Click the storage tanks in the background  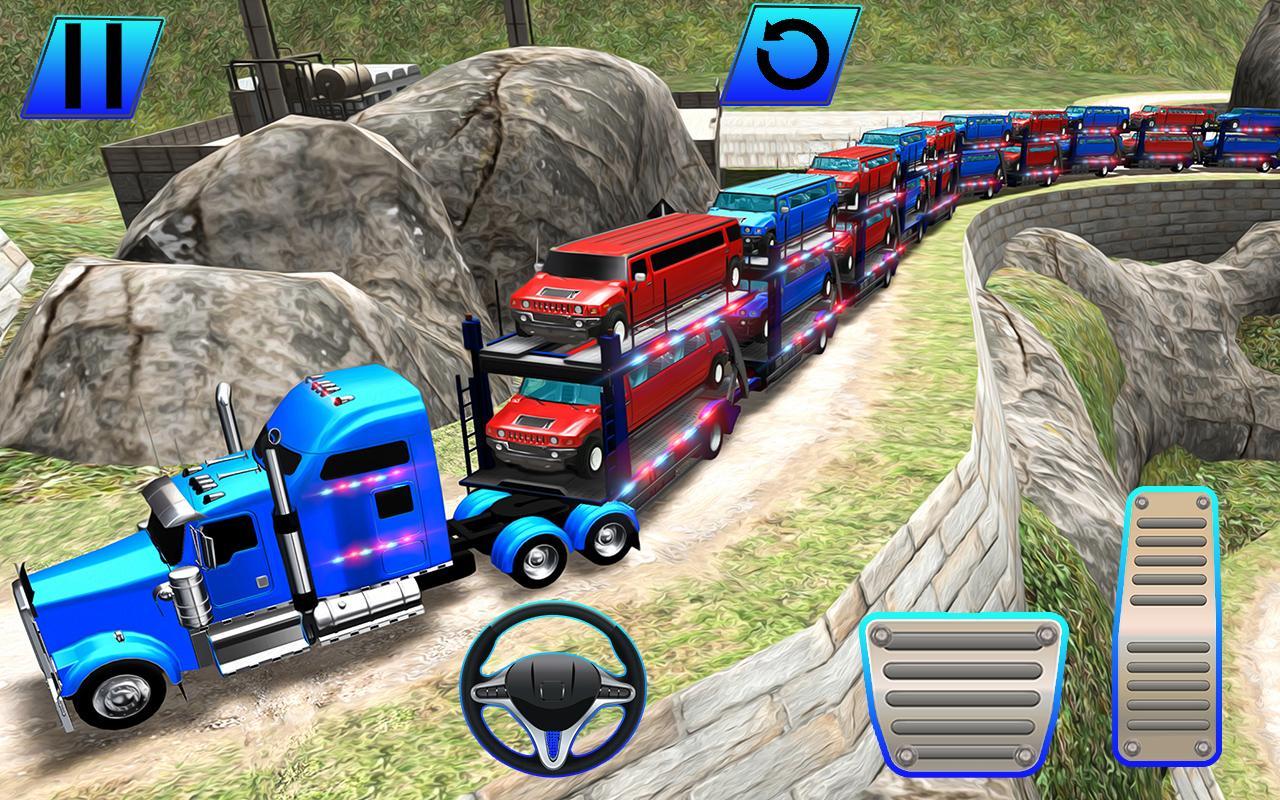pyautogui.click(x=340, y=75)
